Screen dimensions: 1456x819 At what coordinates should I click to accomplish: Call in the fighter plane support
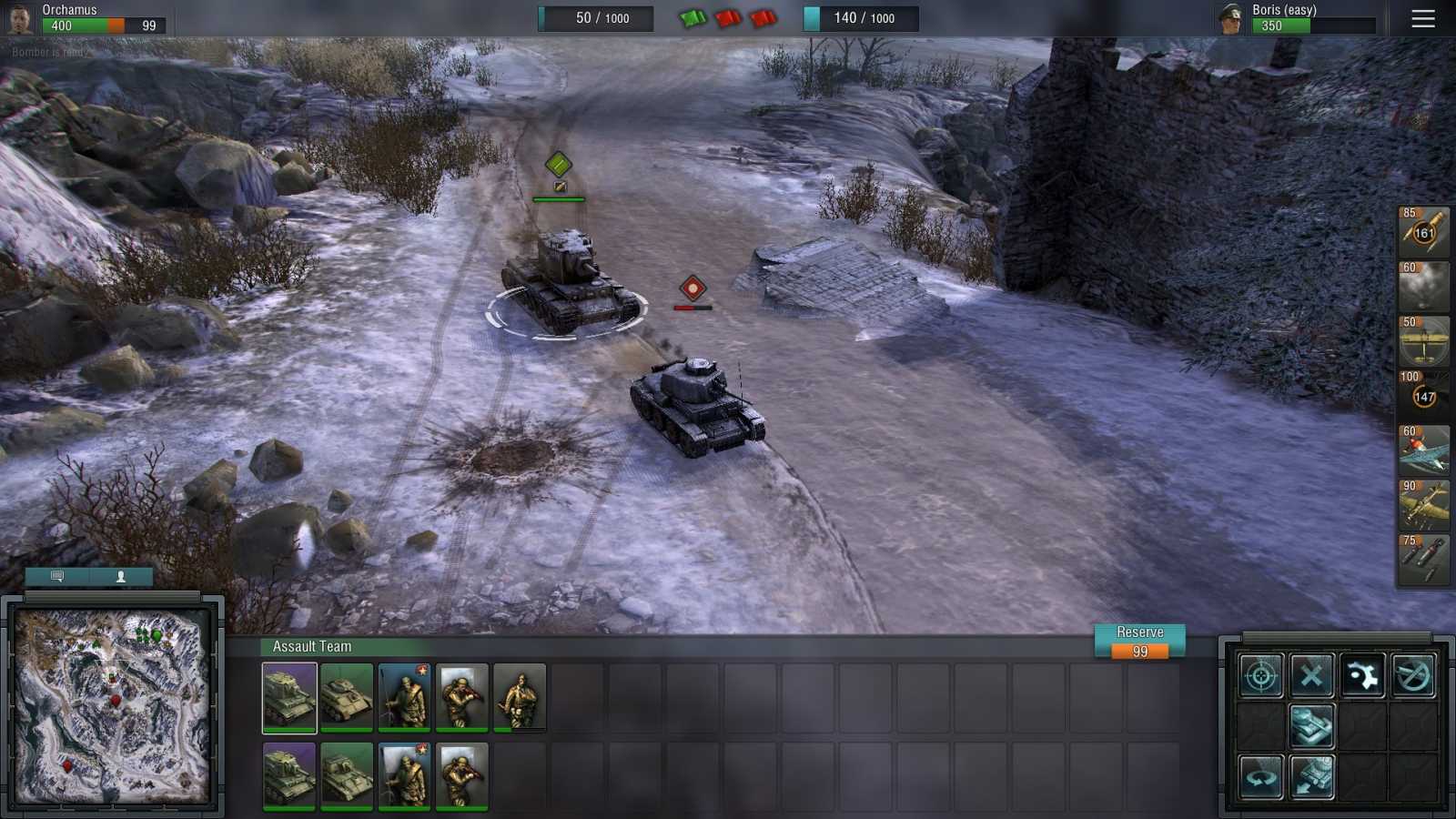point(1422,450)
